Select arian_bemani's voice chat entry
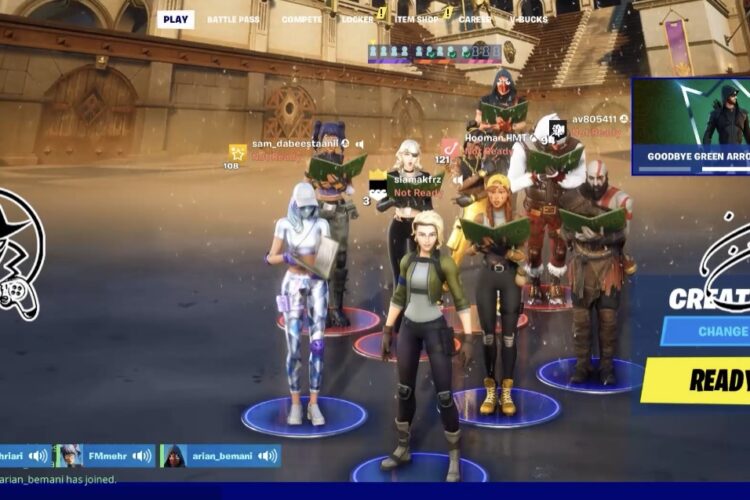 221,456
